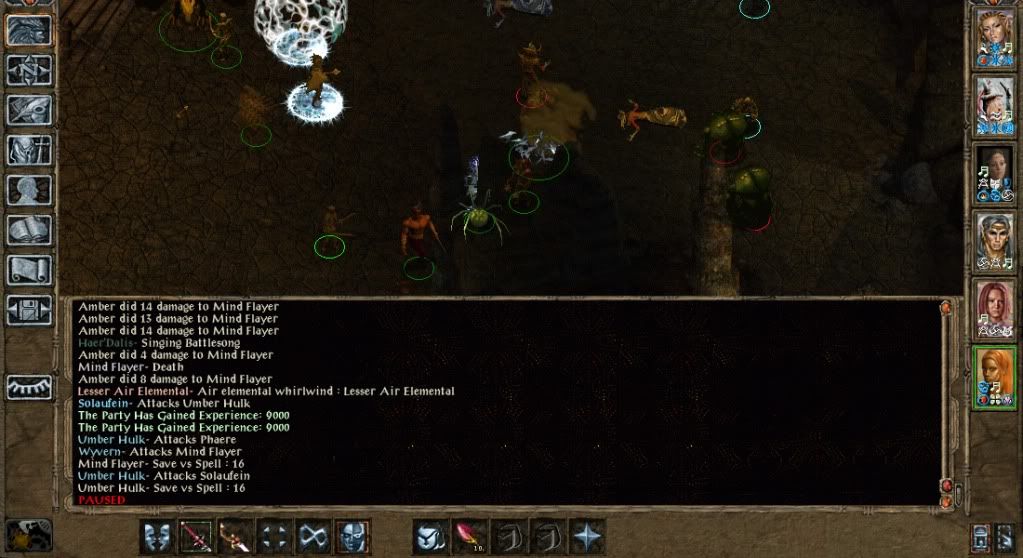This screenshot has width=1023, height=558.
Task: Use the red quick item with count 10
Action: click(x=470, y=536)
